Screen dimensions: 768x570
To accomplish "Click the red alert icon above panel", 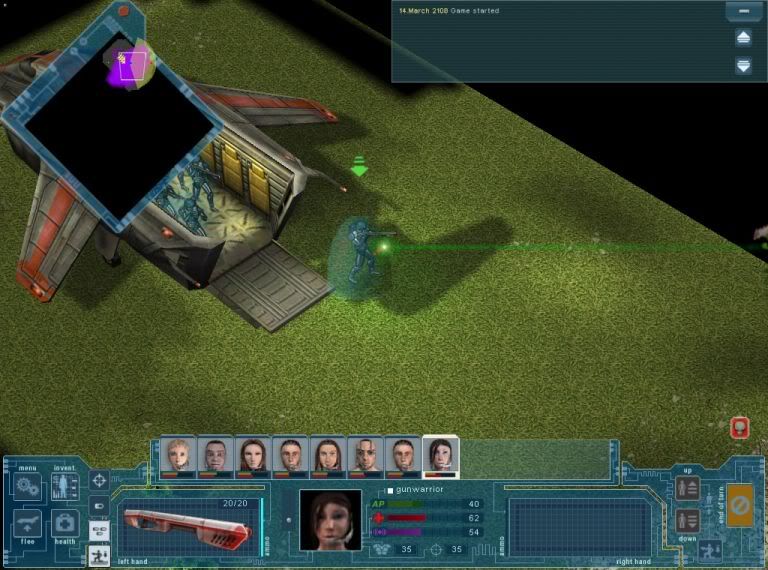I will 740,428.
